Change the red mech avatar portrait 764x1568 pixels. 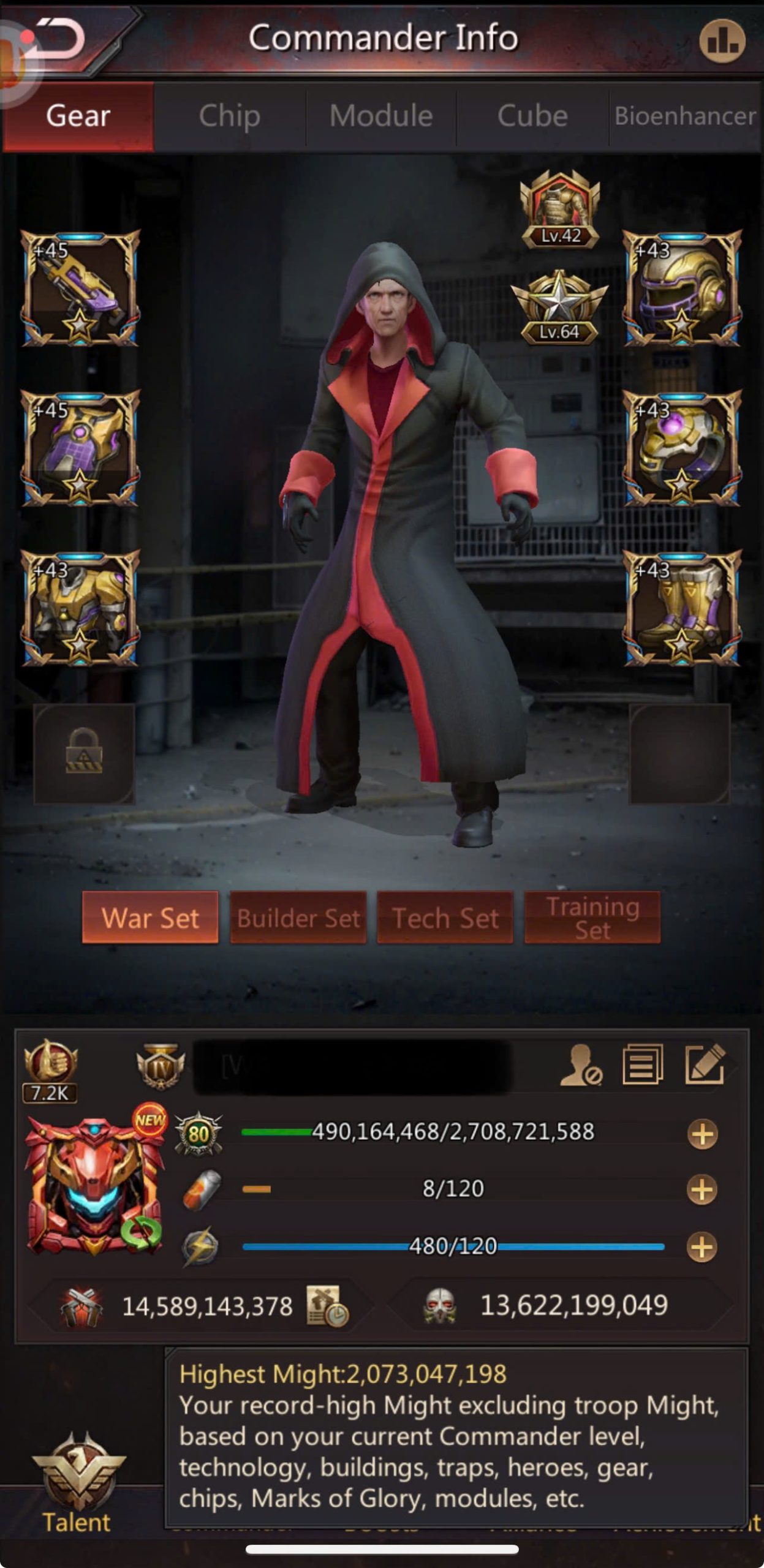coord(93,1185)
